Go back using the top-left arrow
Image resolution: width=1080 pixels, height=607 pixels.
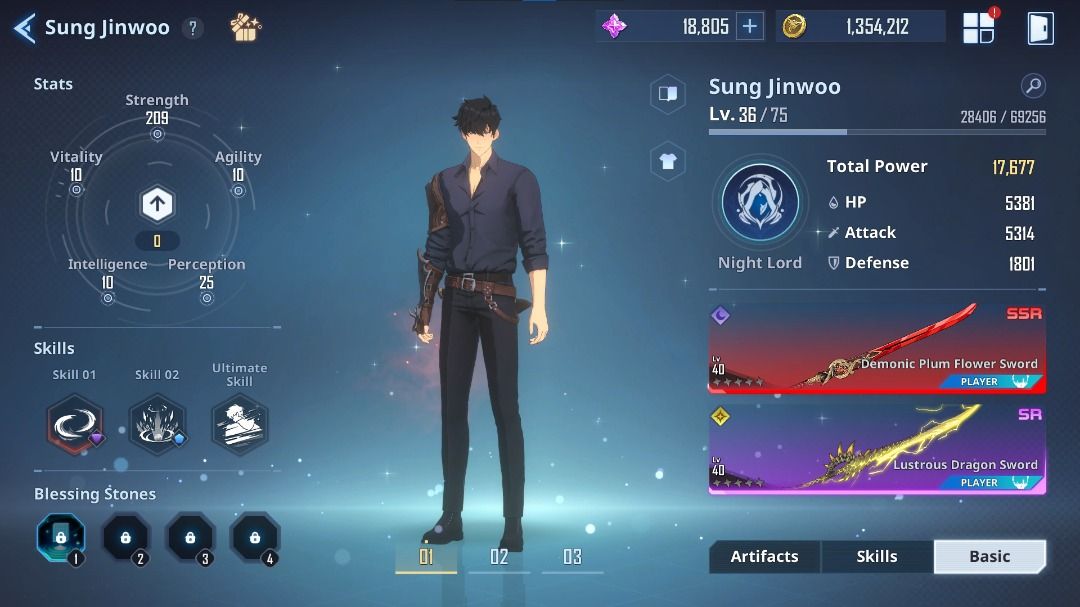tap(24, 28)
